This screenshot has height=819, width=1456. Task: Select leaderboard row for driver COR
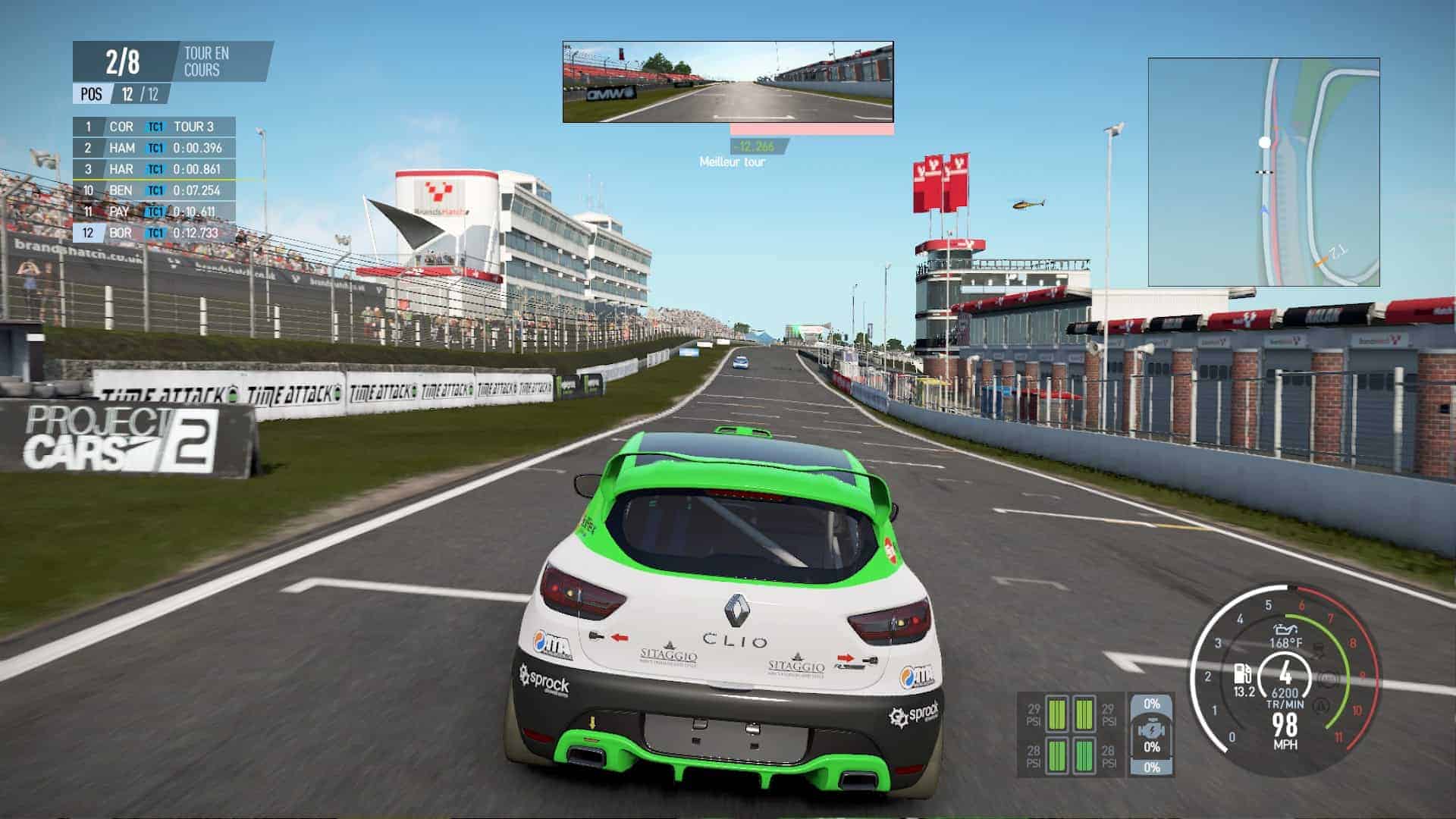coord(154,127)
